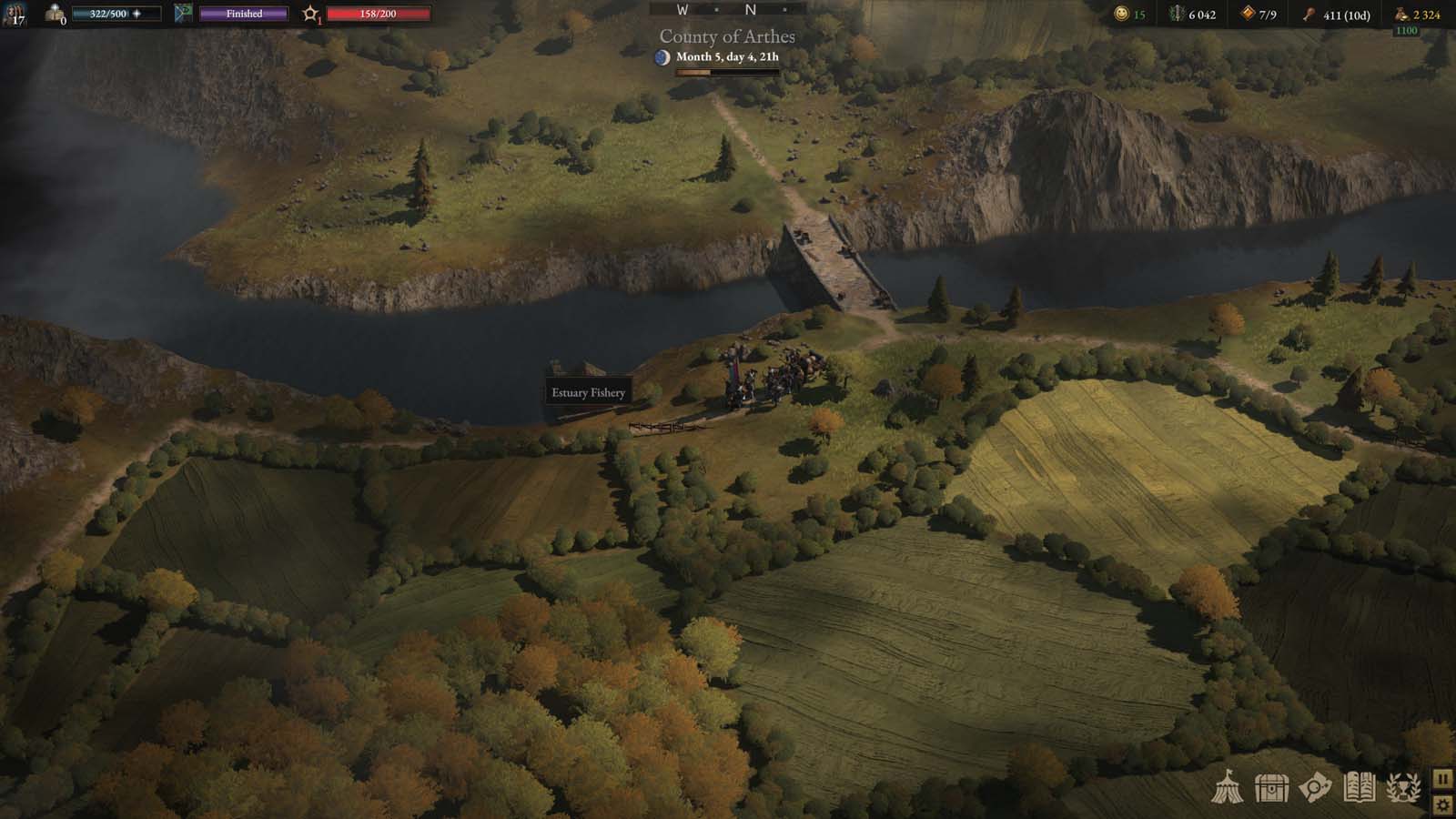Click the County of Arthes title

727,37
